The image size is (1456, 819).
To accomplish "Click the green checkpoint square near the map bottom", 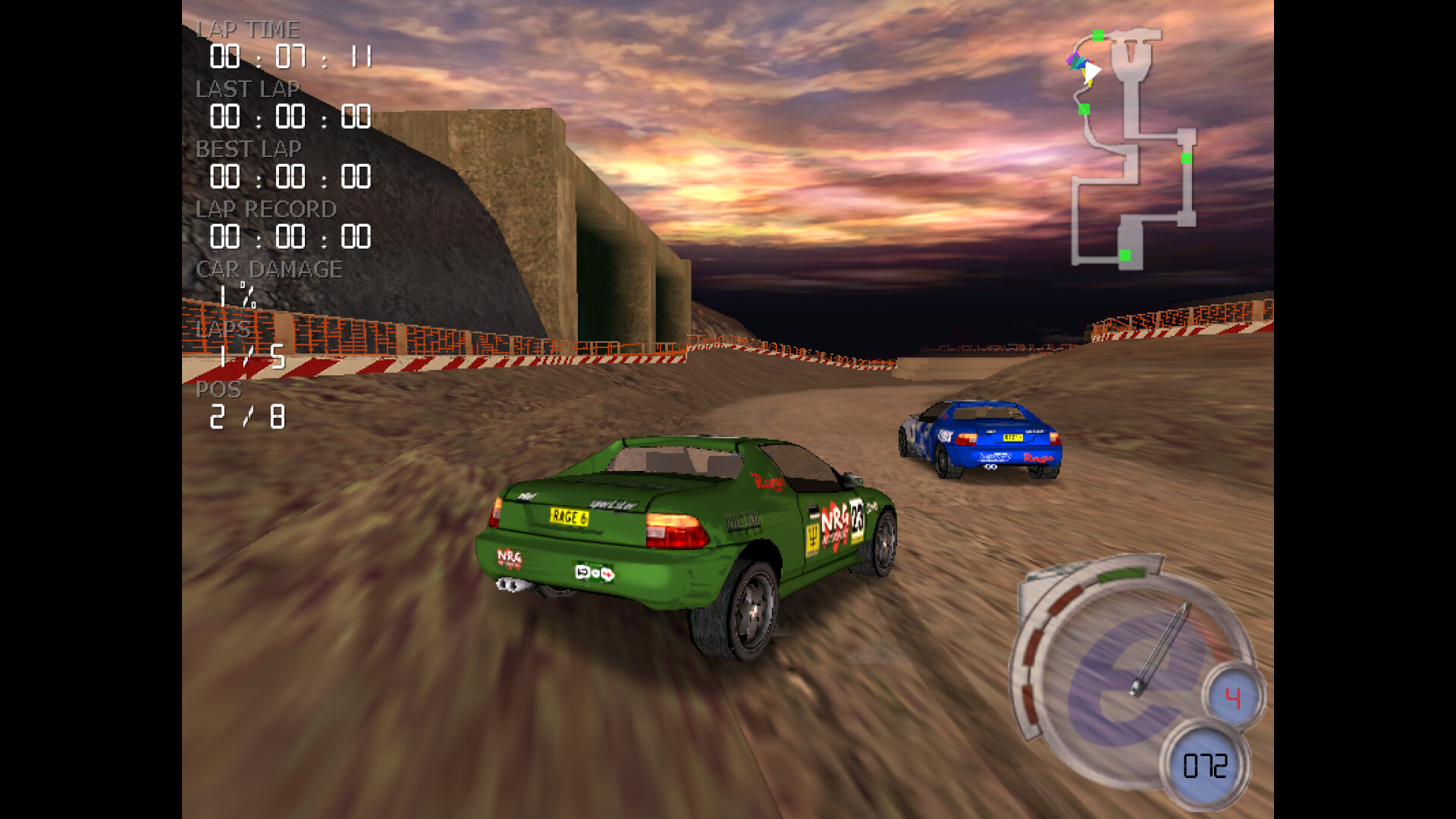I will [1126, 256].
